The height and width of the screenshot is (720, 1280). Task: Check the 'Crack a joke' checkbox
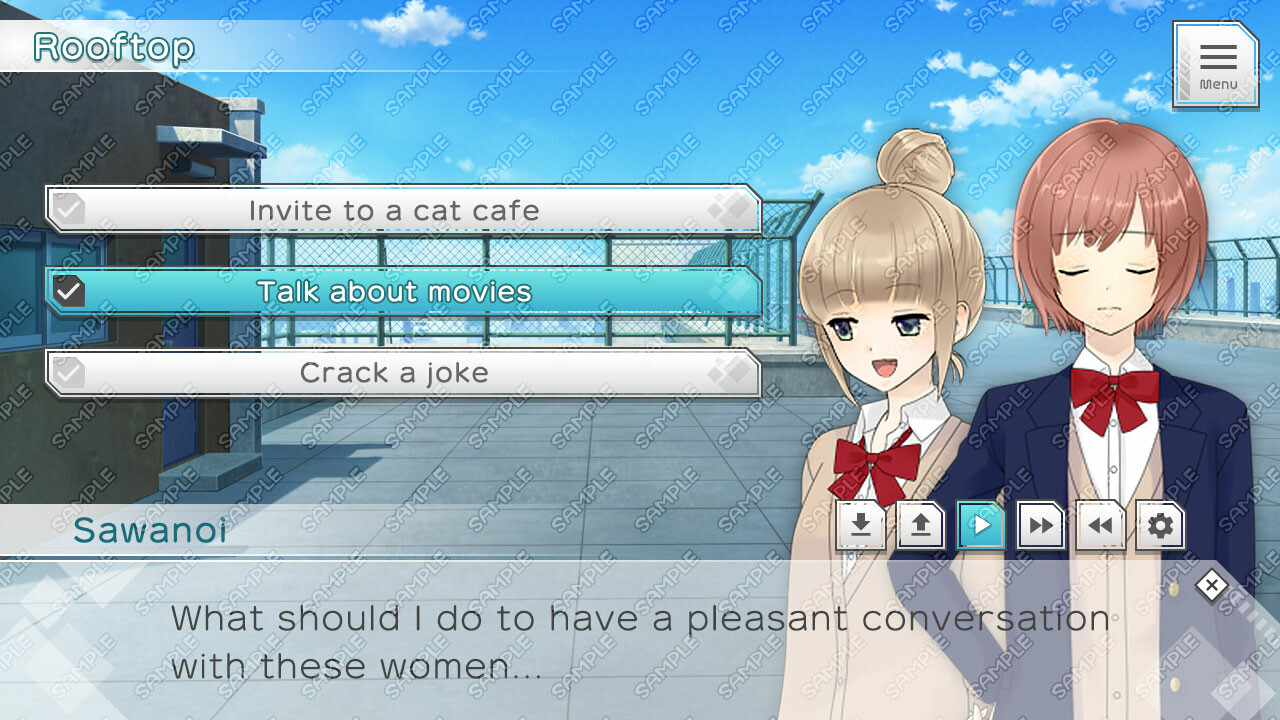point(67,372)
